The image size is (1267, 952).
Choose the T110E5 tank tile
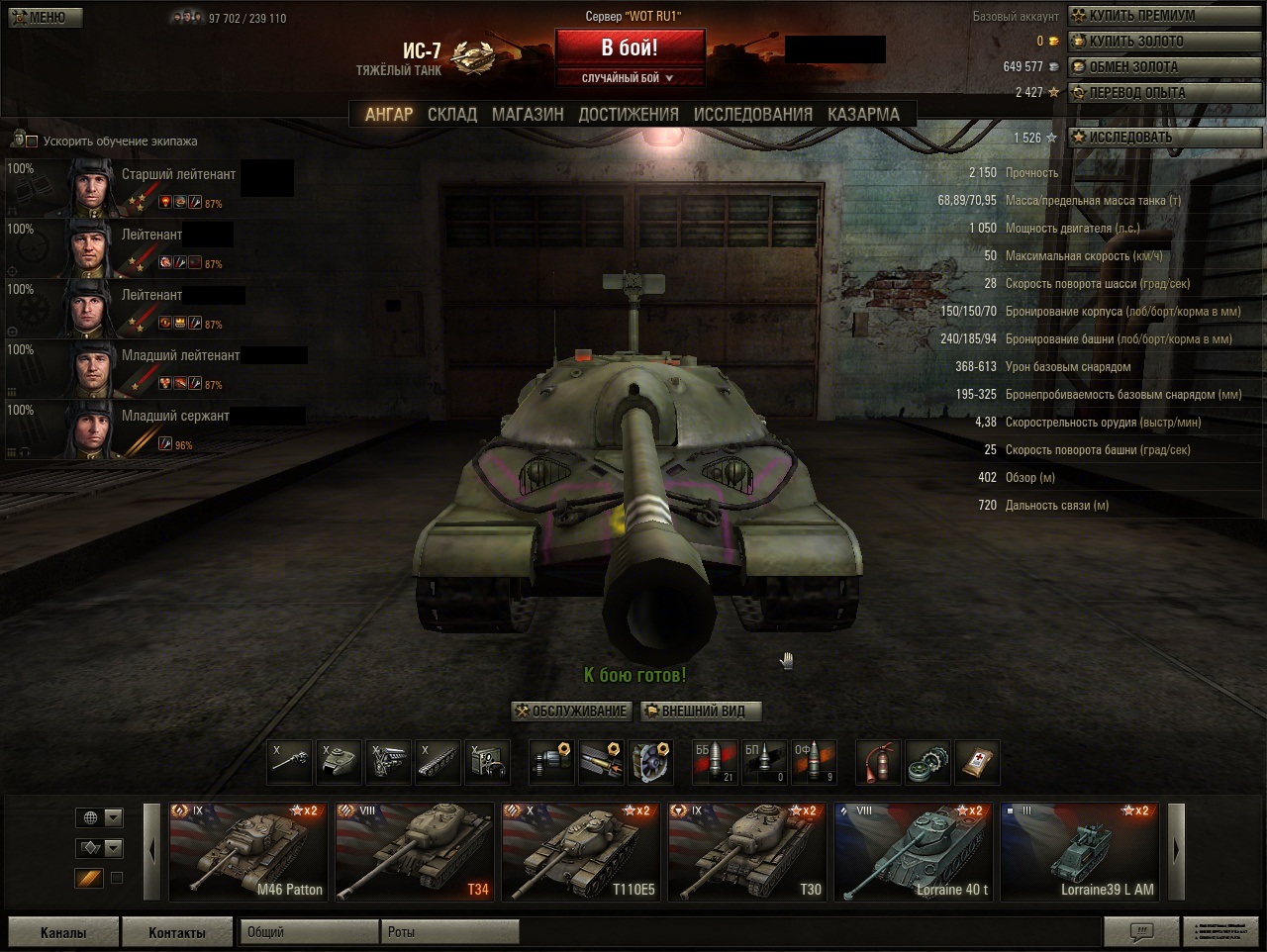point(579,851)
